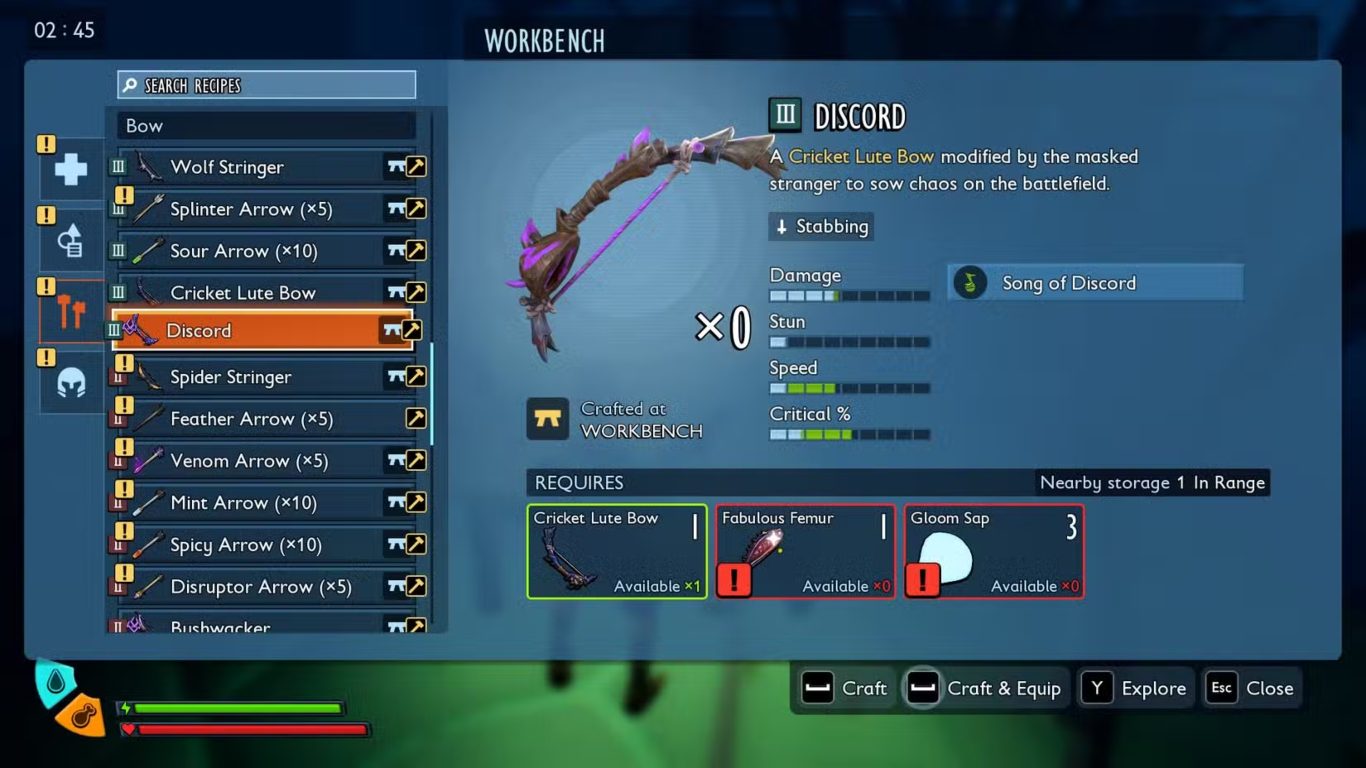Image resolution: width=1366 pixels, height=768 pixels.
Task: Select the tools and weapons category tab
Action: click(71, 312)
